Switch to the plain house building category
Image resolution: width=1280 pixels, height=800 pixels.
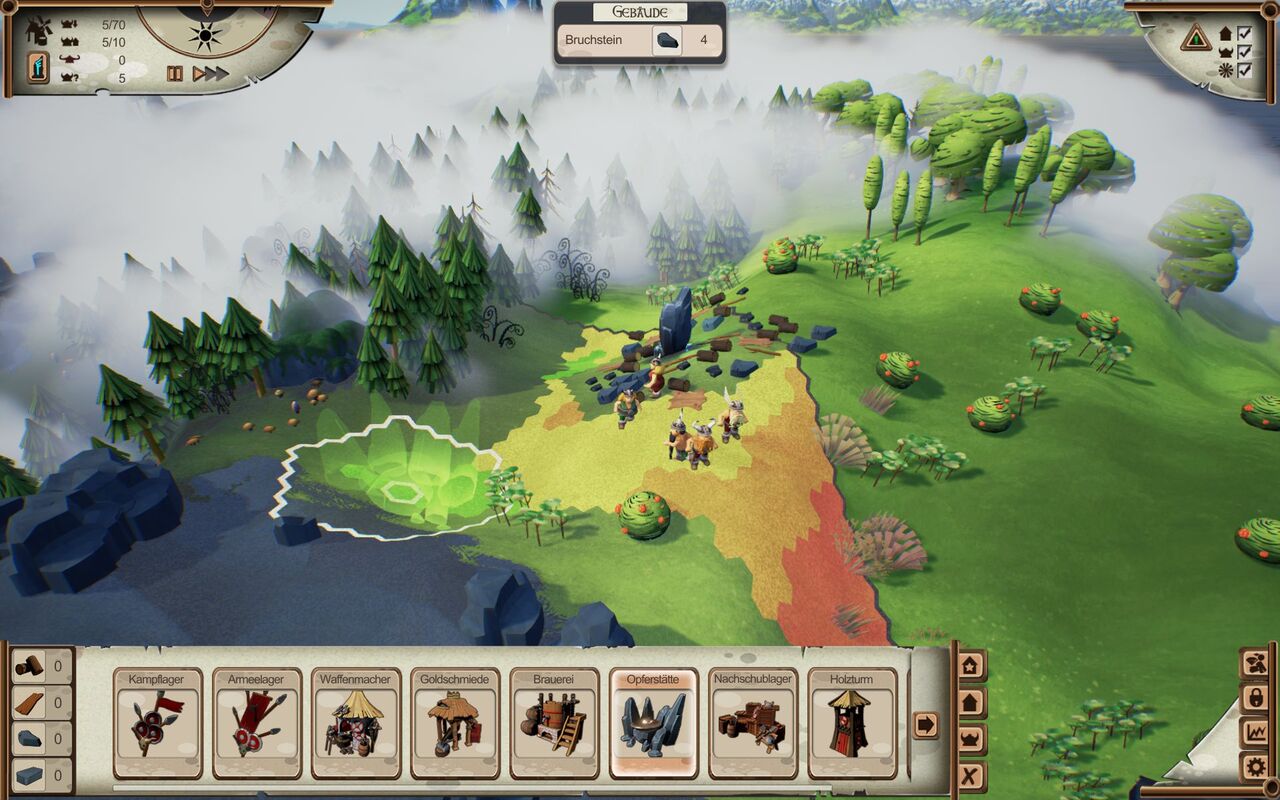click(x=971, y=702)
